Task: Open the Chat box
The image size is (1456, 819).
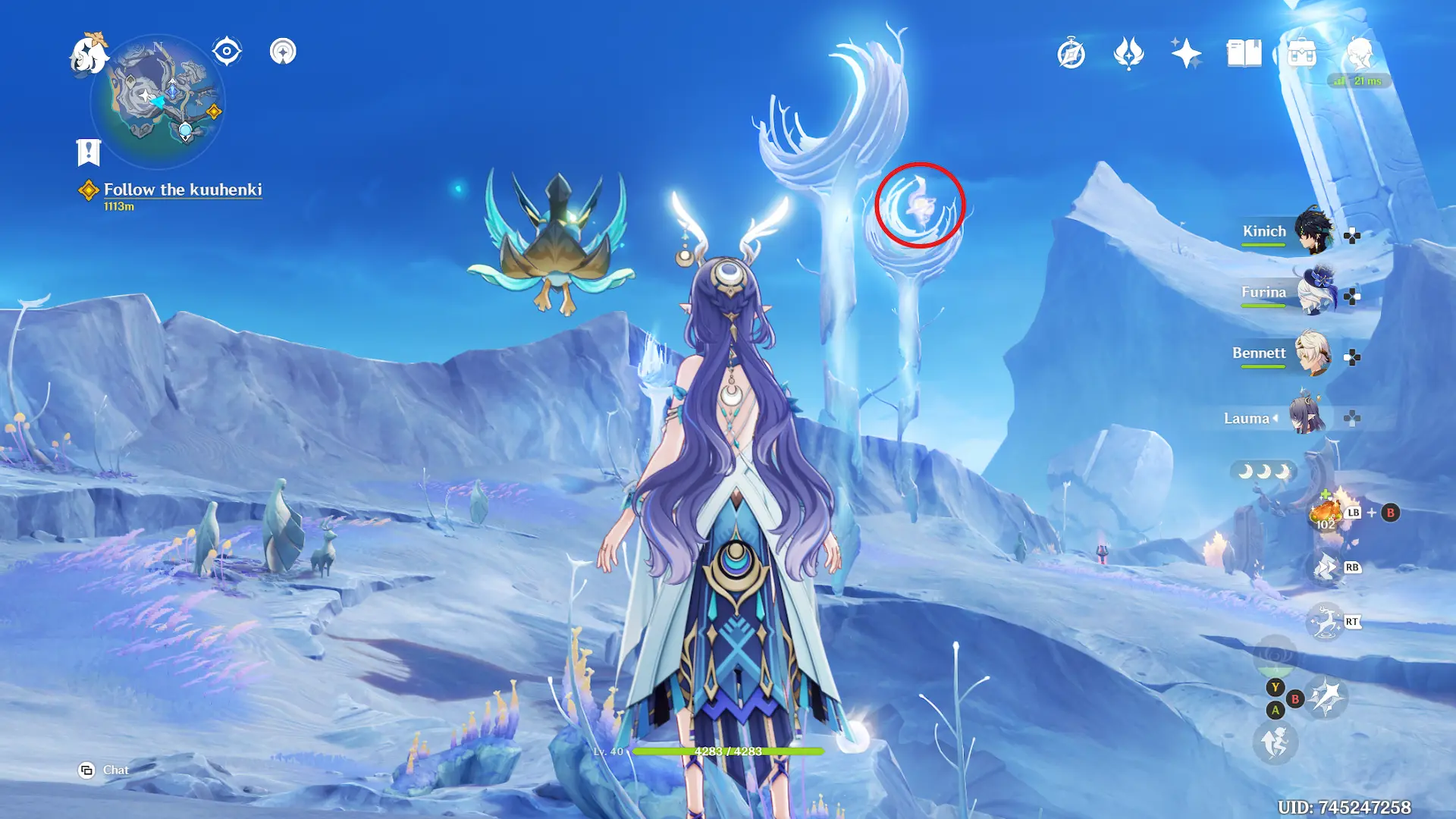Action: (x=105, y=770)
